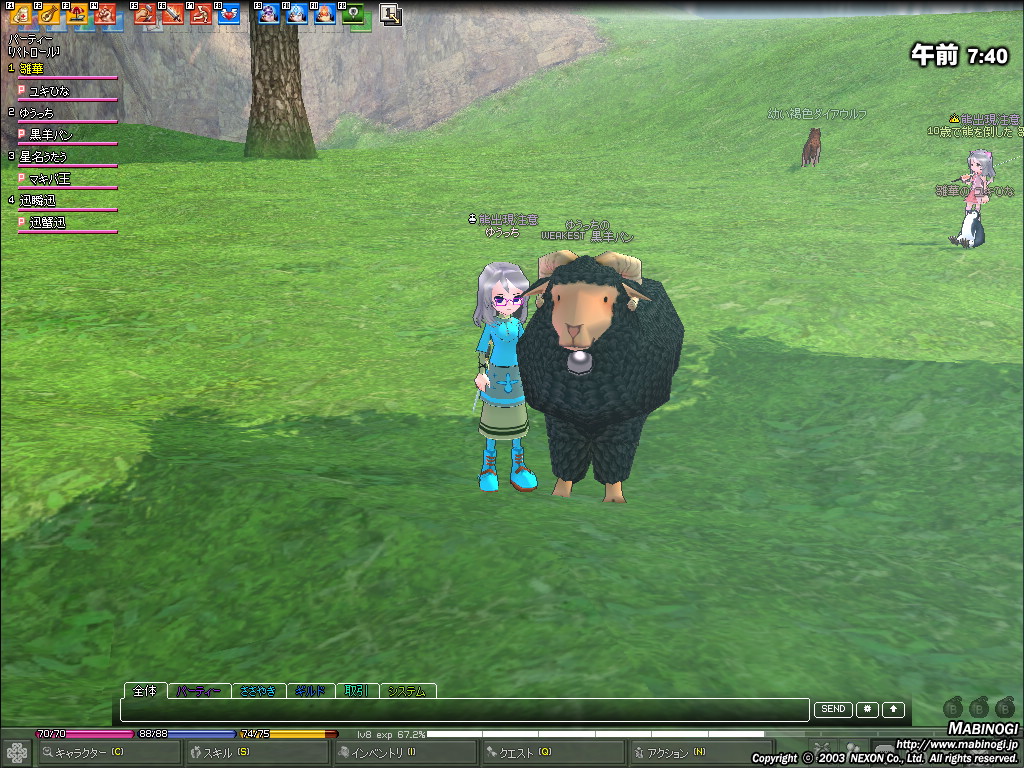Show the ギルド (Guild) chat tab
Image resolution: width=1024 pixels, height=768 pixels.
pos(311,691)
